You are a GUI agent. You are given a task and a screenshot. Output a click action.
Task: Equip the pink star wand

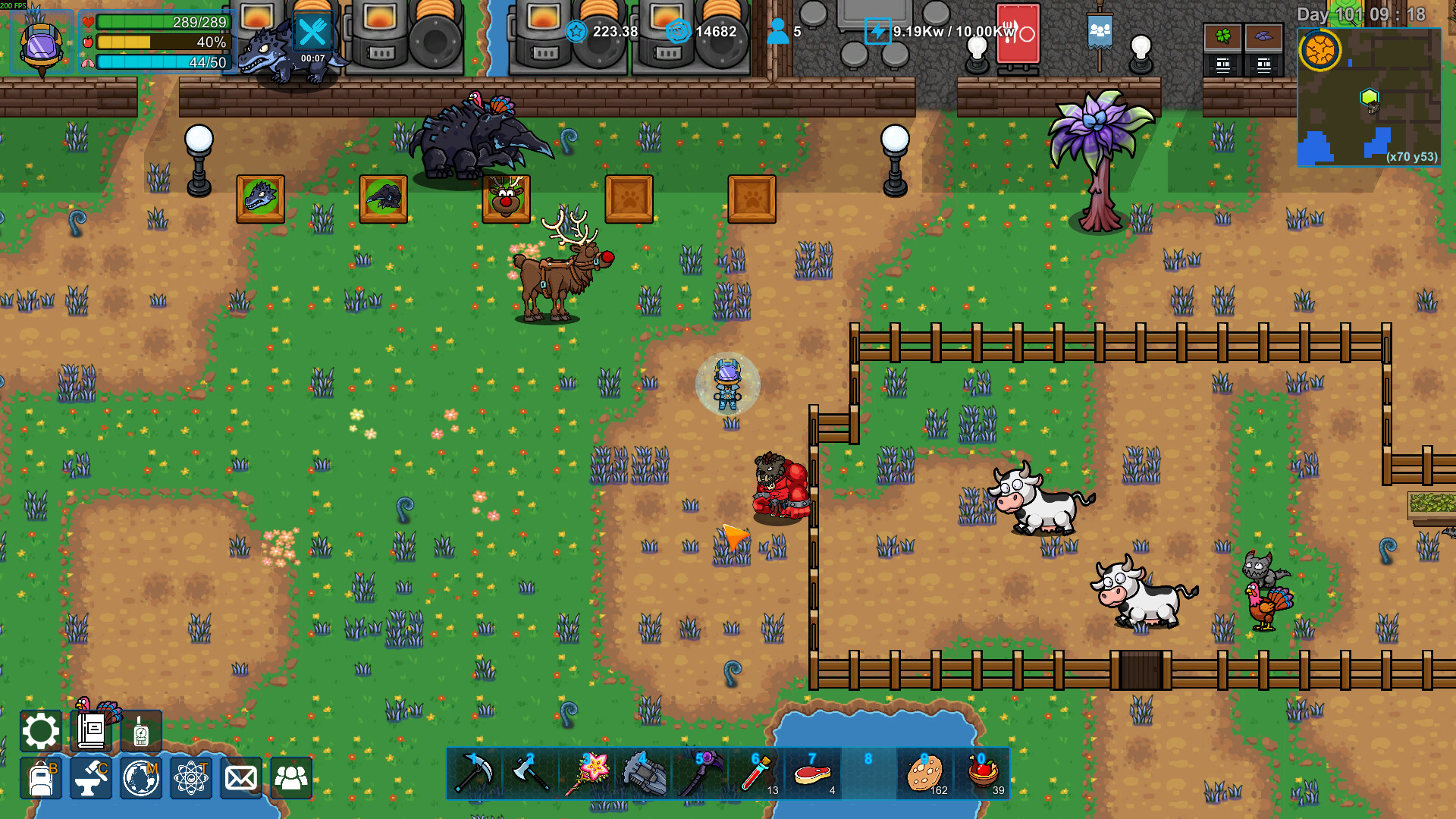tap(587, 773)
